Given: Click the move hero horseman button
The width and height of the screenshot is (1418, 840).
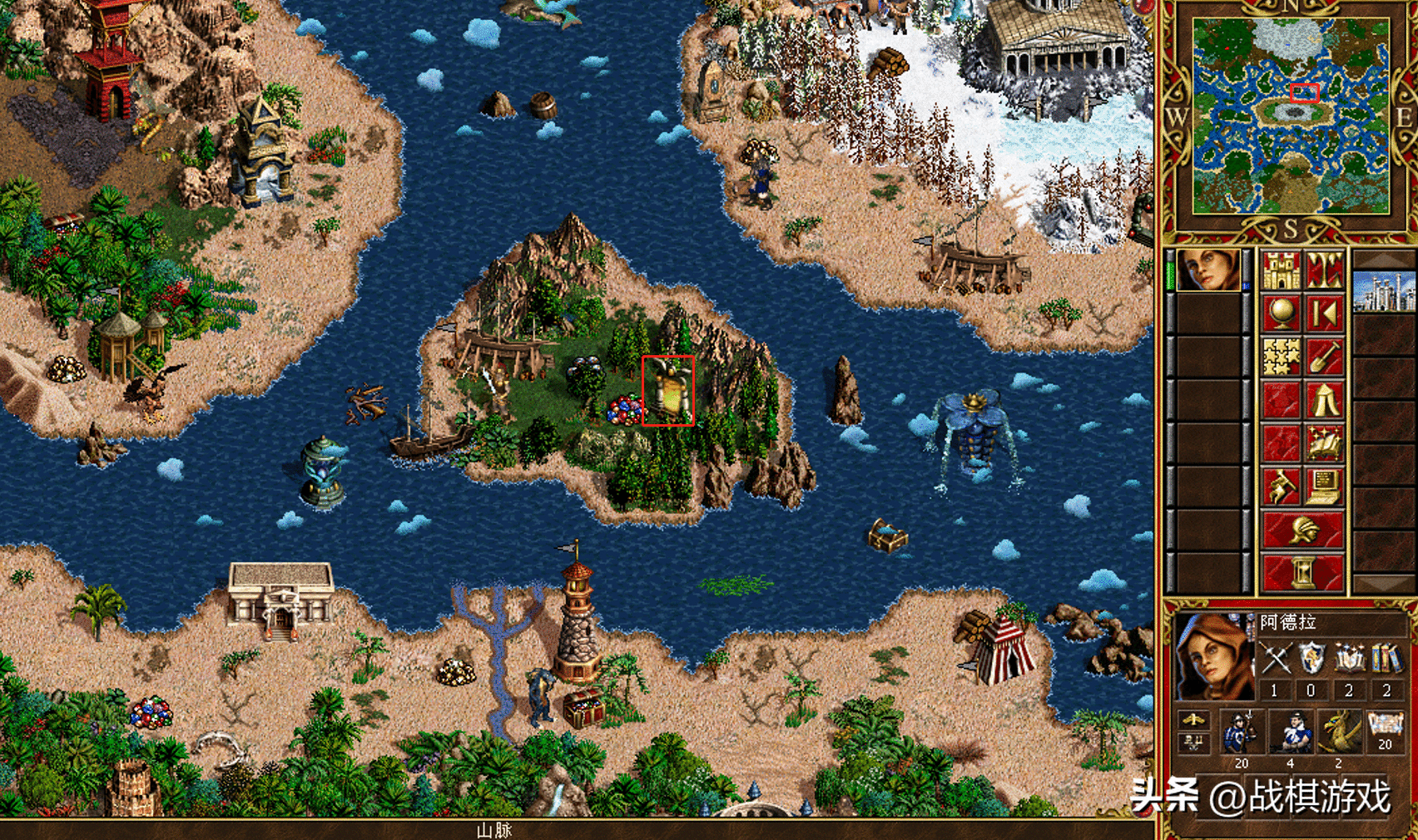Looking at the screenshot, I should coord(1282,487).
